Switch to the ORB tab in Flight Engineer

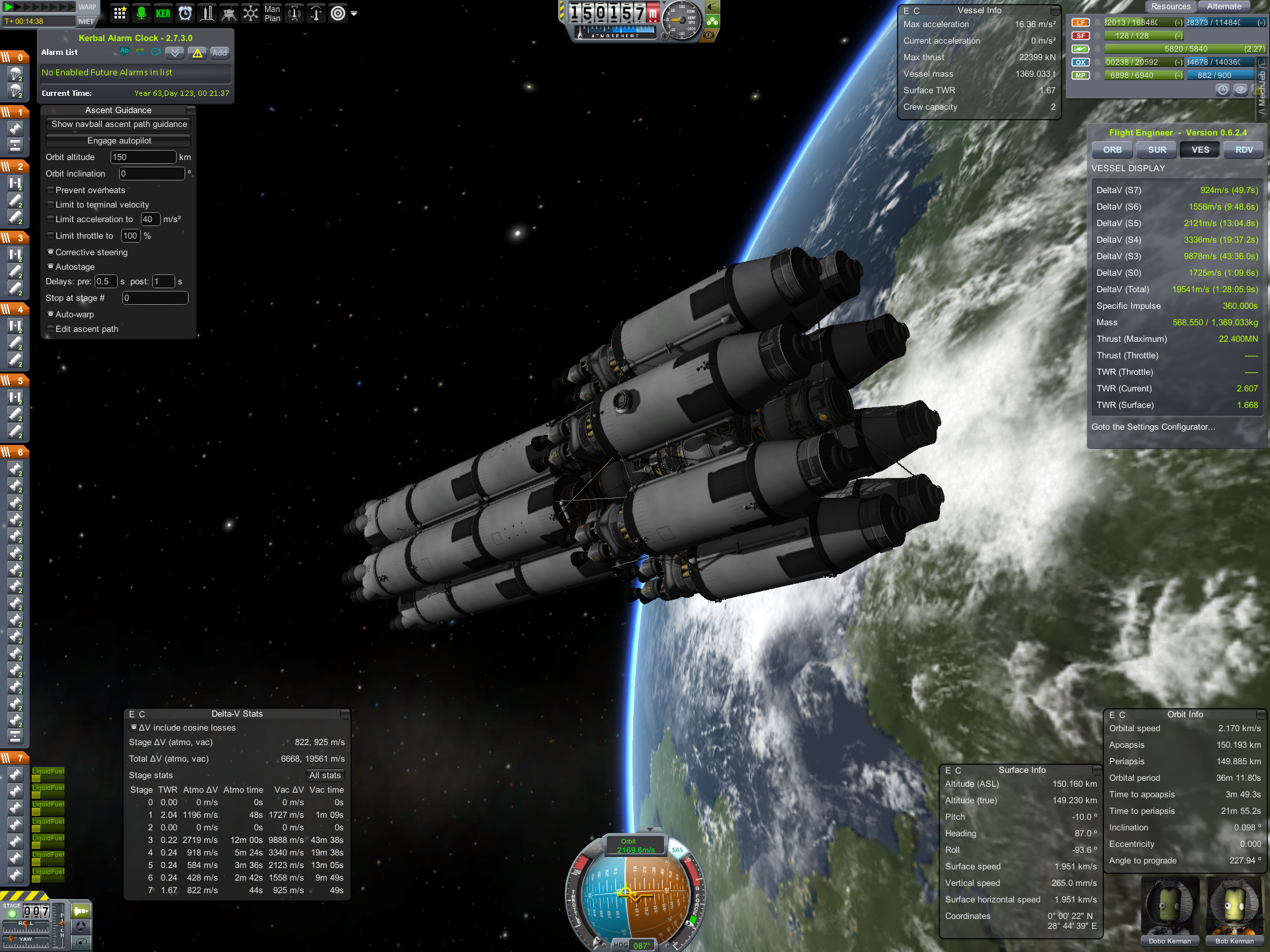(1112, 150)
